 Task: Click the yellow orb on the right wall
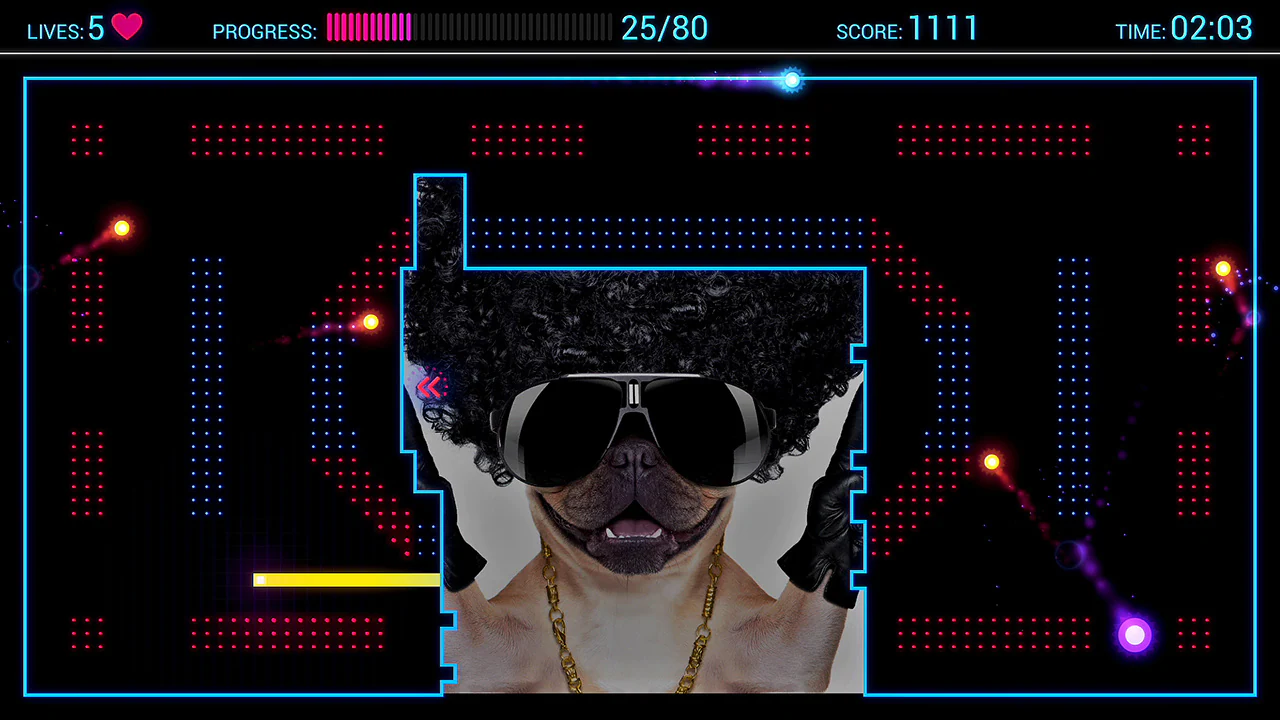[1223, 268]
